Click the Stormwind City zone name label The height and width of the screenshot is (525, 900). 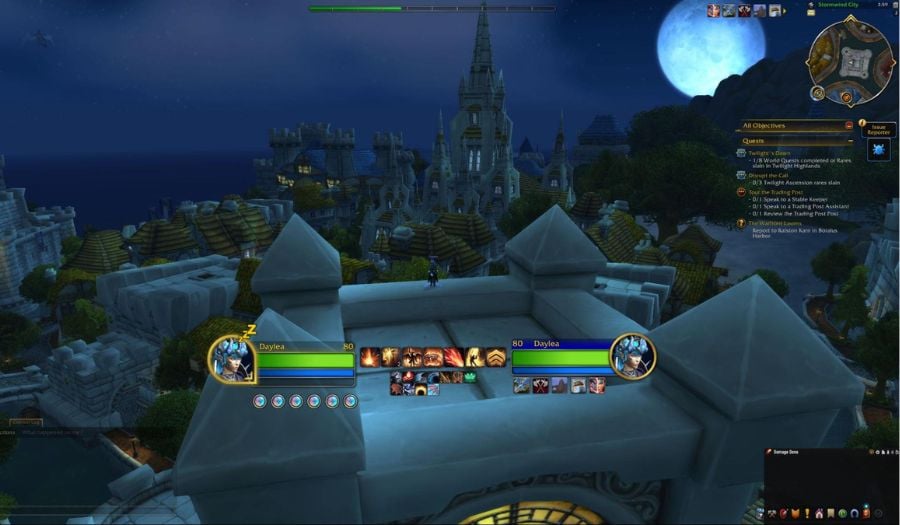838,5
